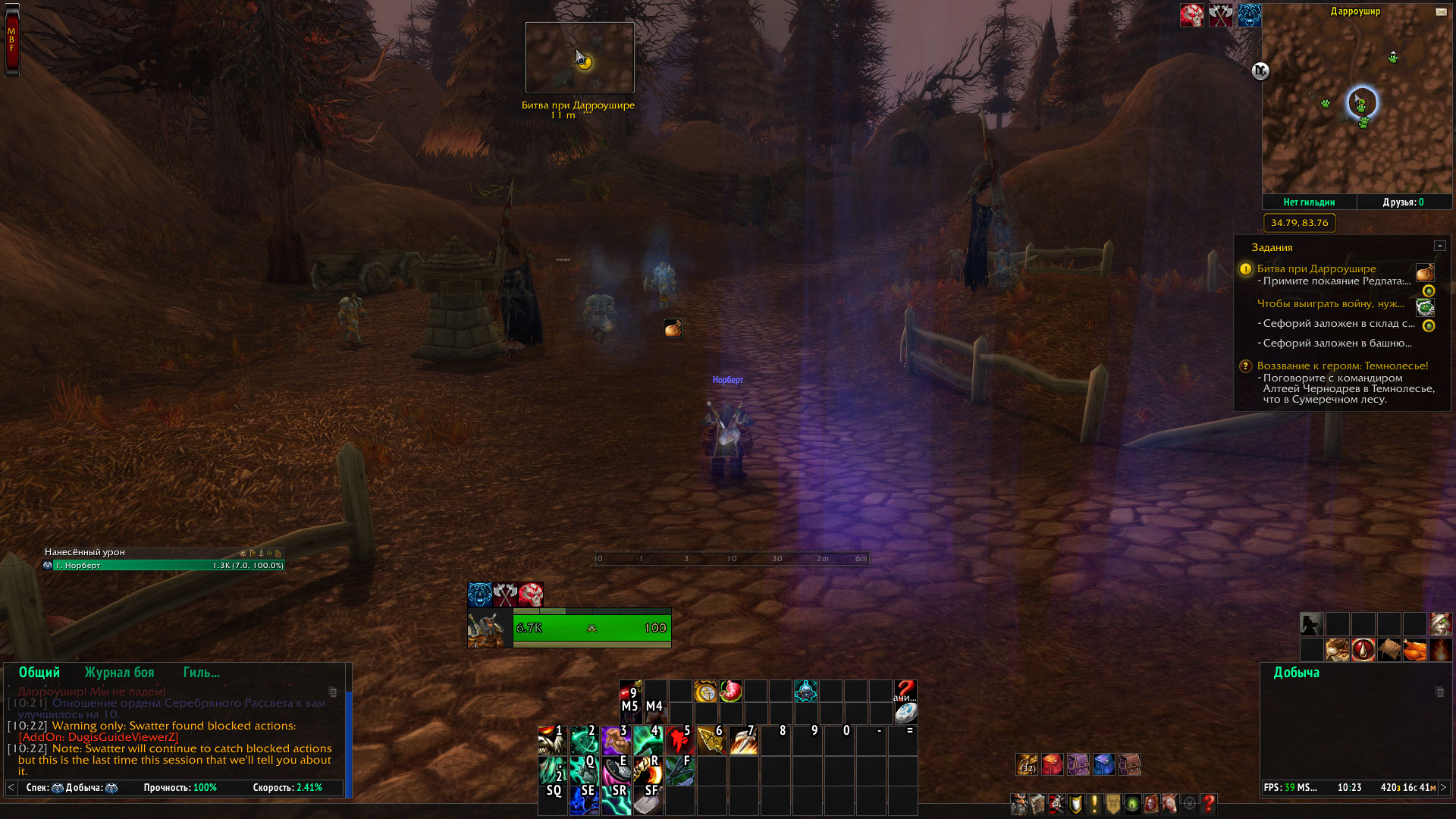Open the mail envelope icon on the minimap
The height and width of the screenshot is (819, 1456).
[x=1441, y=12]
